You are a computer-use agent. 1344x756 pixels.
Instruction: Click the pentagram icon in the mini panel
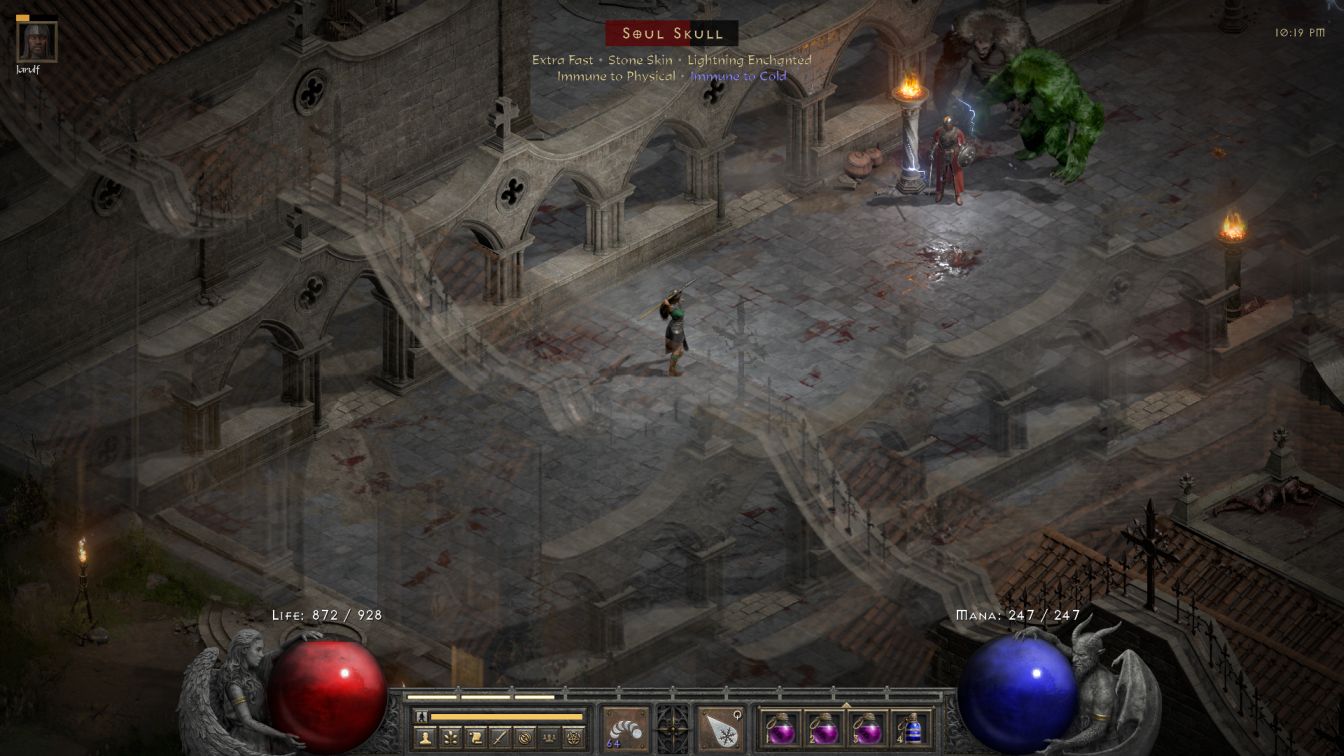point(573,738)
